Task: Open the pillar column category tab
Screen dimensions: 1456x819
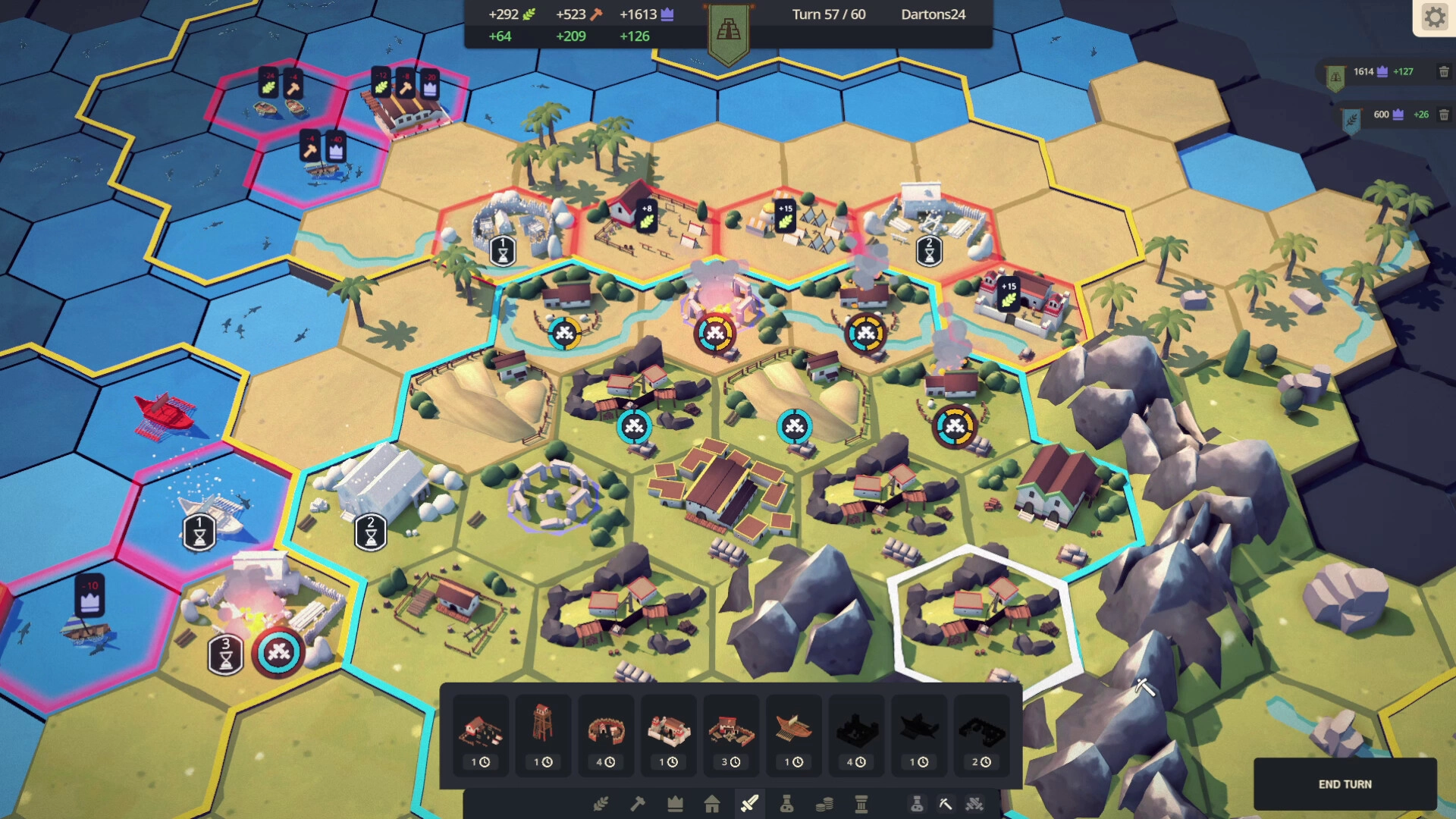Action: tap(861, 804)
